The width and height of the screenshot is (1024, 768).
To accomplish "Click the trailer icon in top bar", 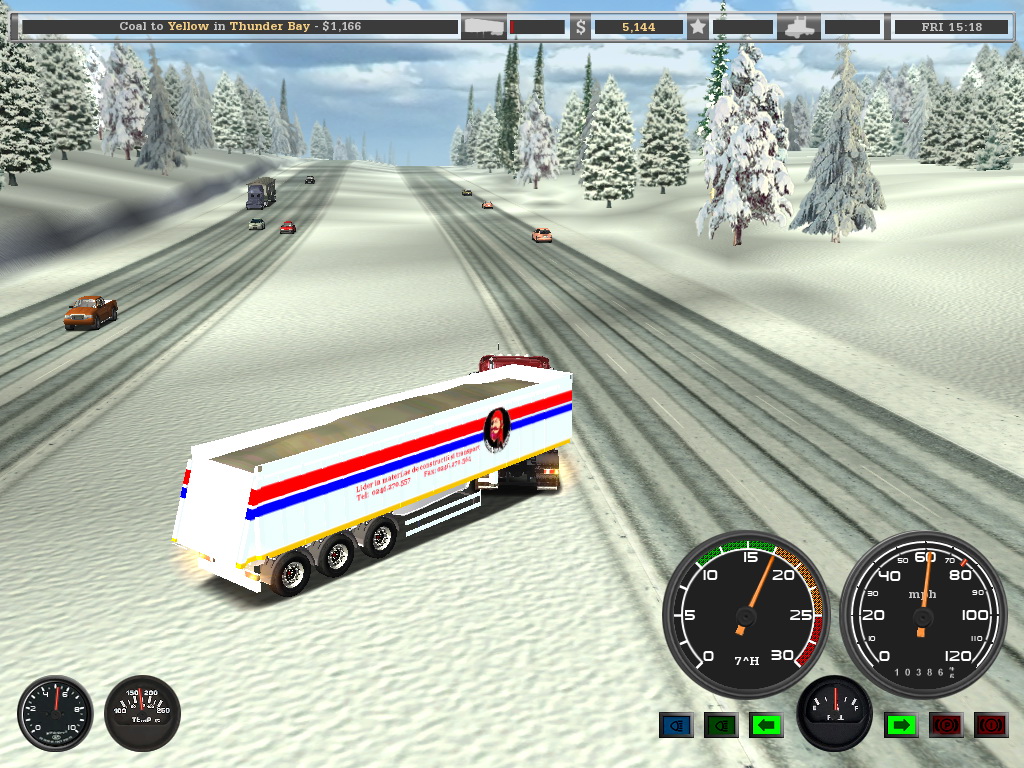I will click(484, 27).
